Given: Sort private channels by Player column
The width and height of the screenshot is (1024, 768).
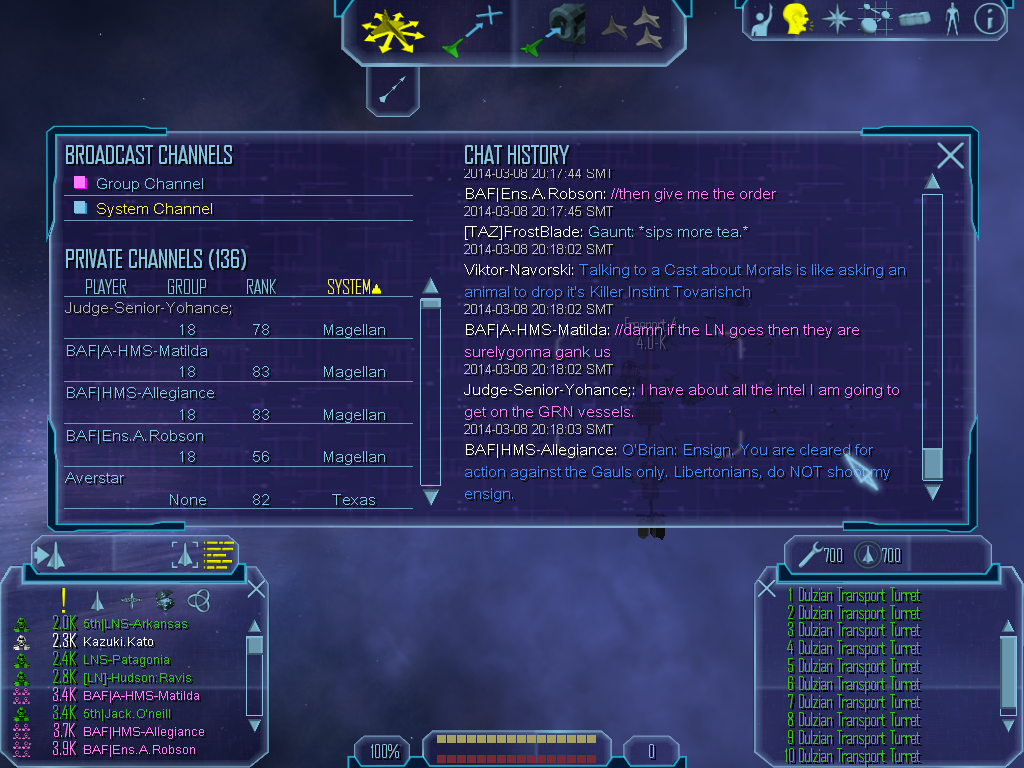Looking at the screenshot, I should pos(106,288).
